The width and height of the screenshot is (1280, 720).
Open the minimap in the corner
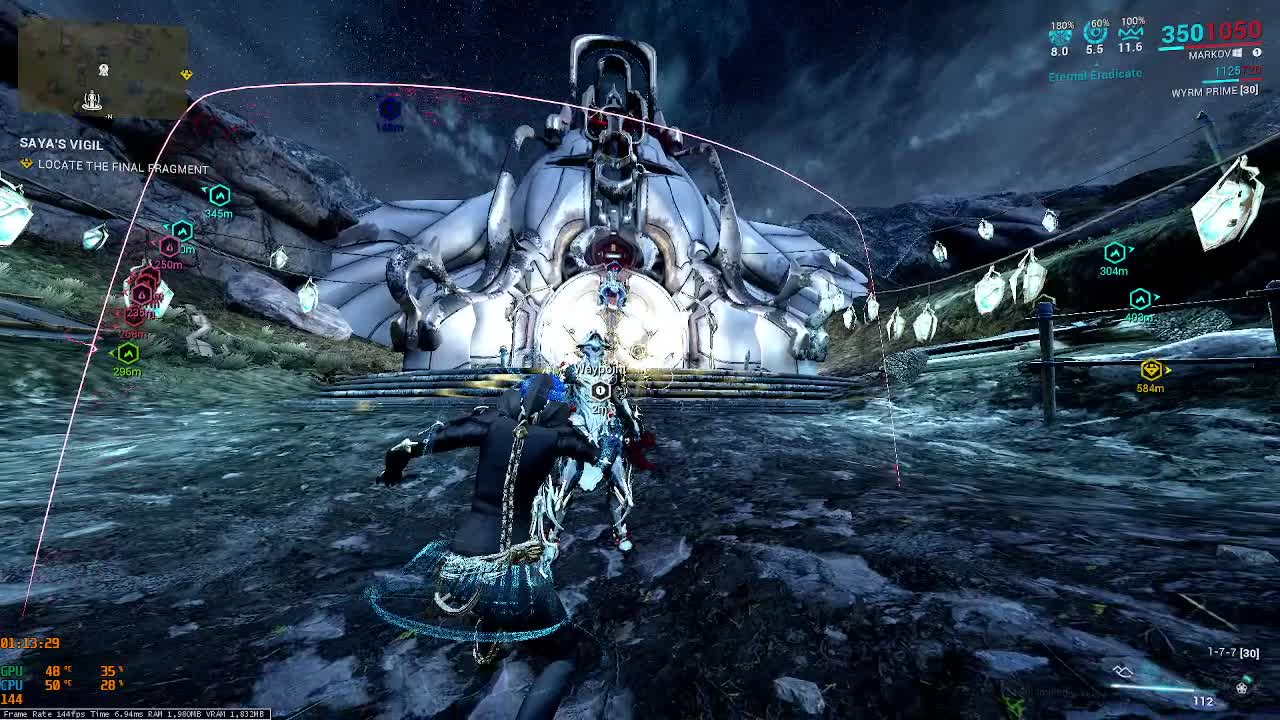(103, 68)
